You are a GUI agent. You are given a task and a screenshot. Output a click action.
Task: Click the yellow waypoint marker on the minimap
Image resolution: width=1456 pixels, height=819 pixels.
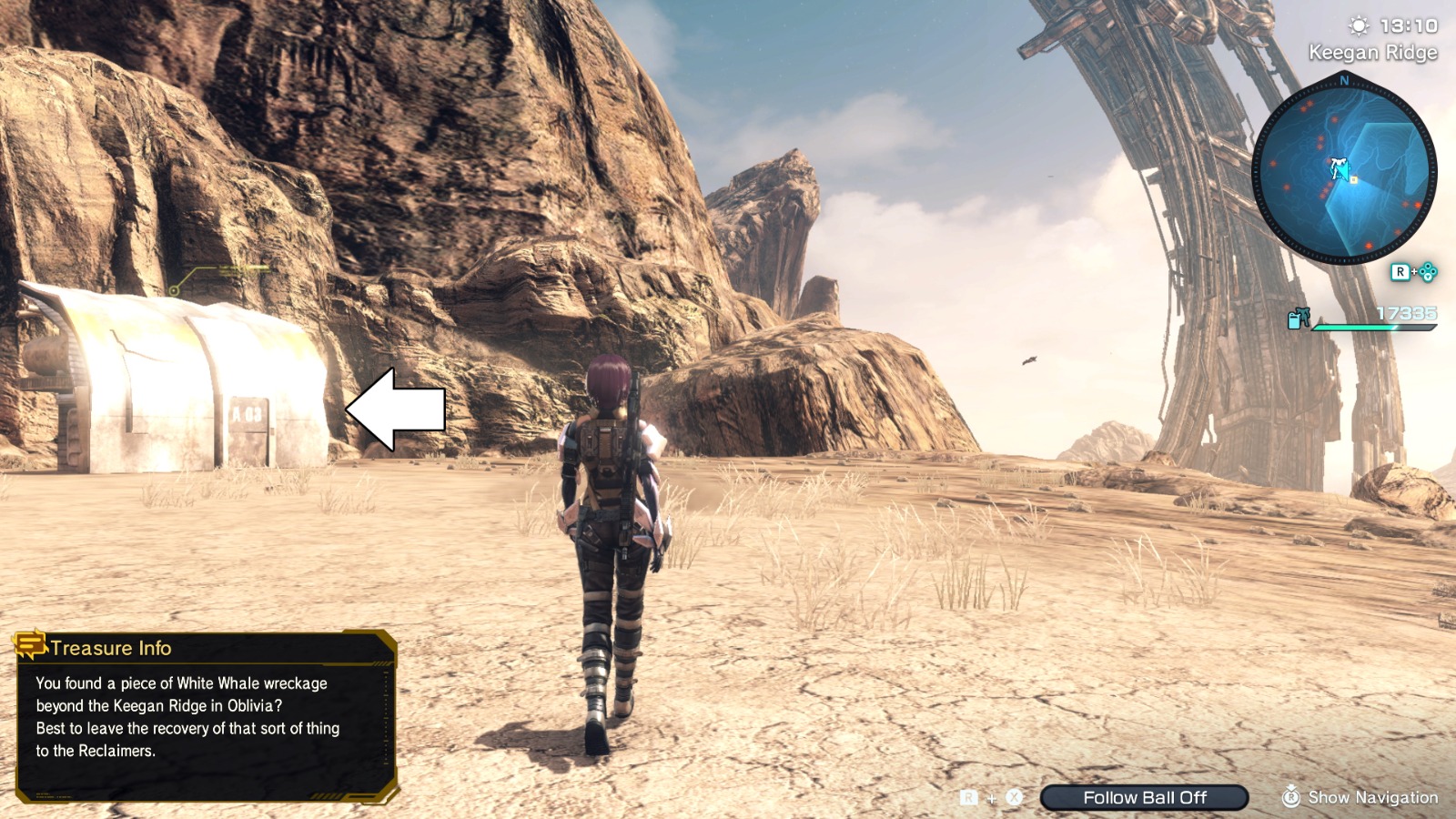tap(1353, 181)
